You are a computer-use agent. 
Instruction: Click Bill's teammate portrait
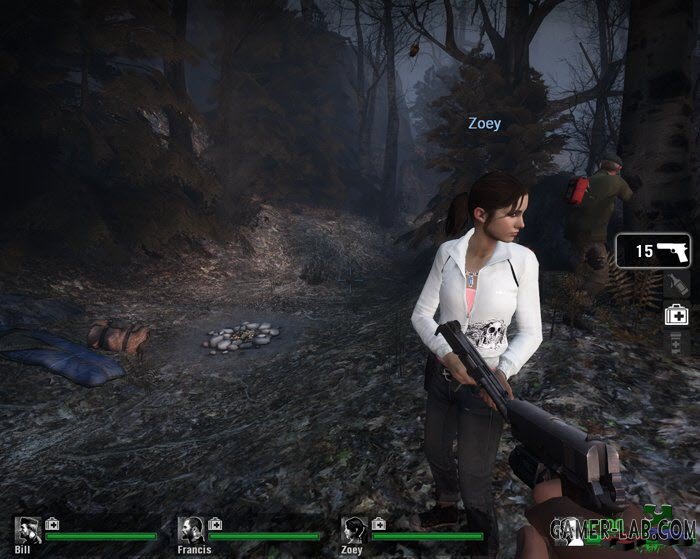(27, 530)
